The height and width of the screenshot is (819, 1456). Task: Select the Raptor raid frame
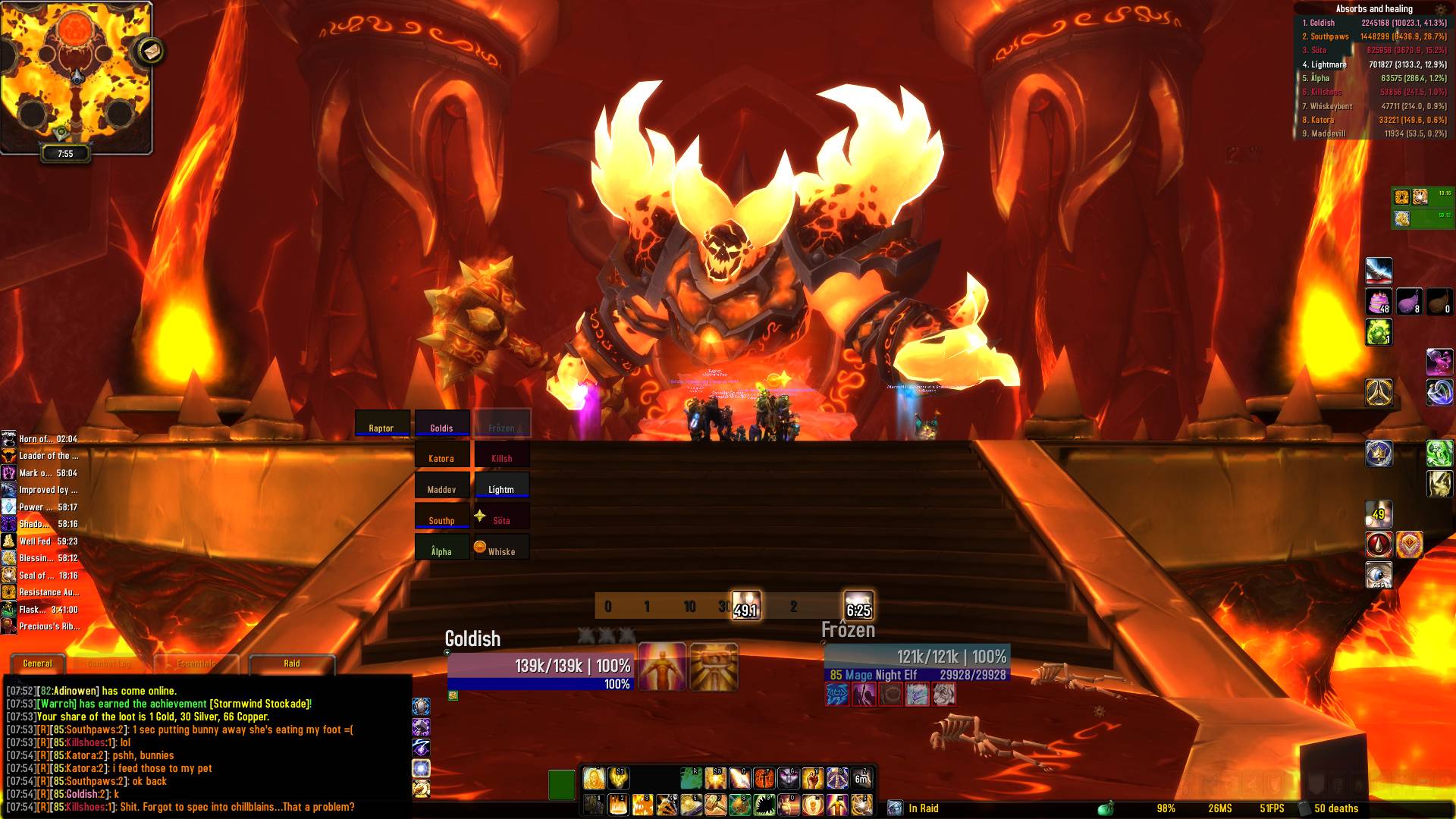(x=382, y=423)
